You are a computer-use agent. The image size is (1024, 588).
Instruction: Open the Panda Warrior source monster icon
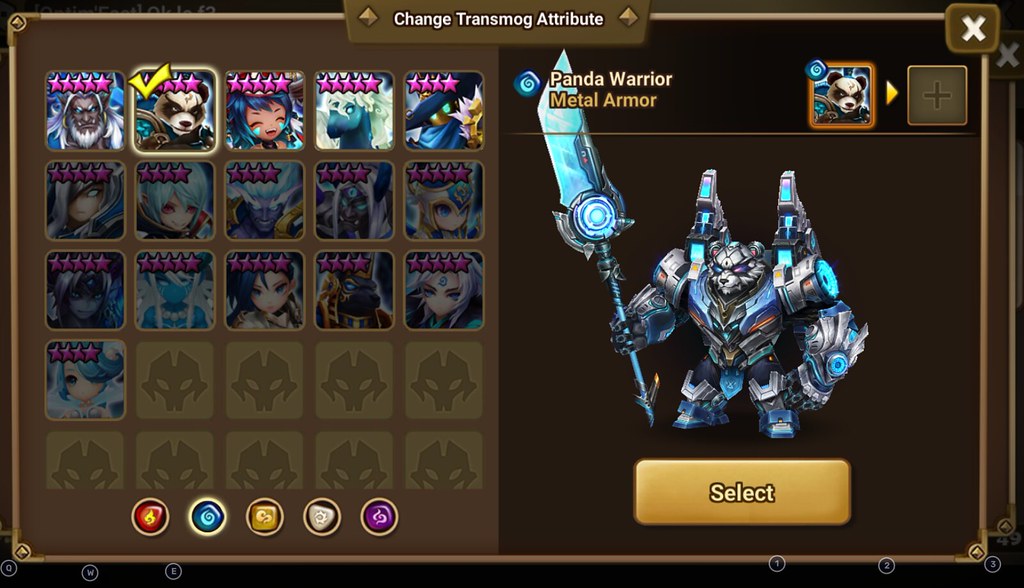(x=841, y=96)
